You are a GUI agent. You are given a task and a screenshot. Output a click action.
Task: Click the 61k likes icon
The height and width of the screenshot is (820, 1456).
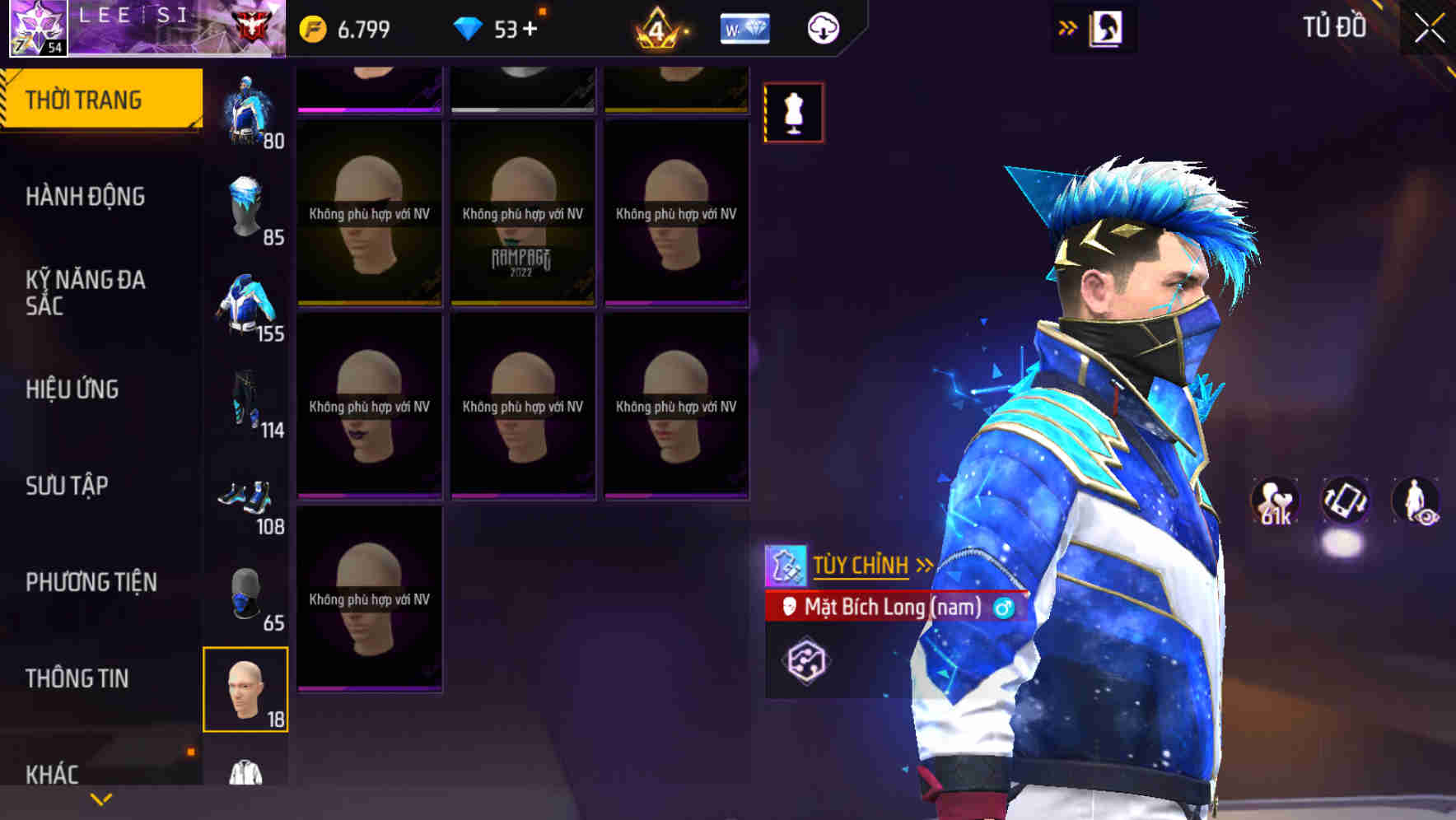1274,500
